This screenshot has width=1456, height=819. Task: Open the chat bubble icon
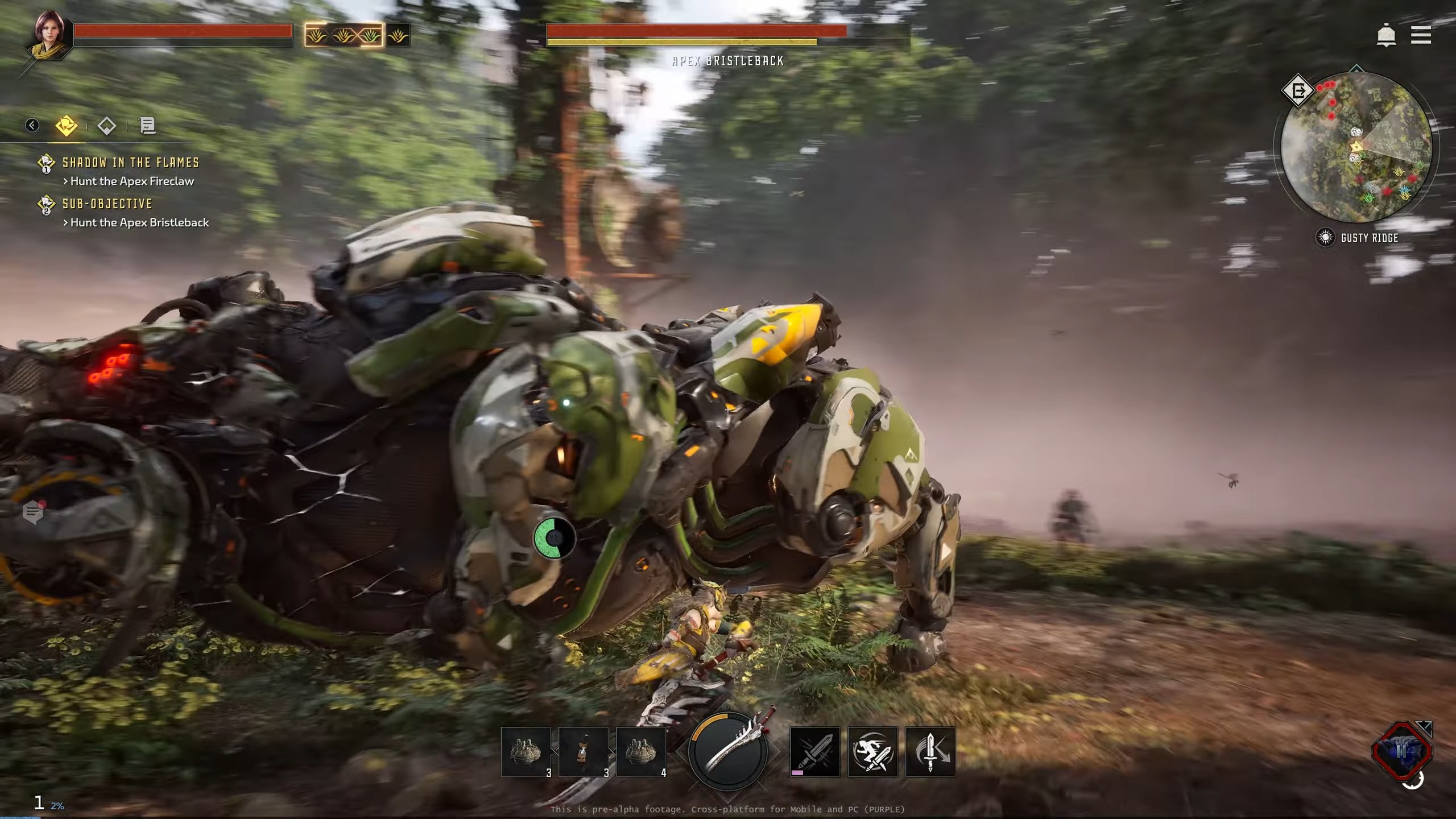(x=33, y=513)
